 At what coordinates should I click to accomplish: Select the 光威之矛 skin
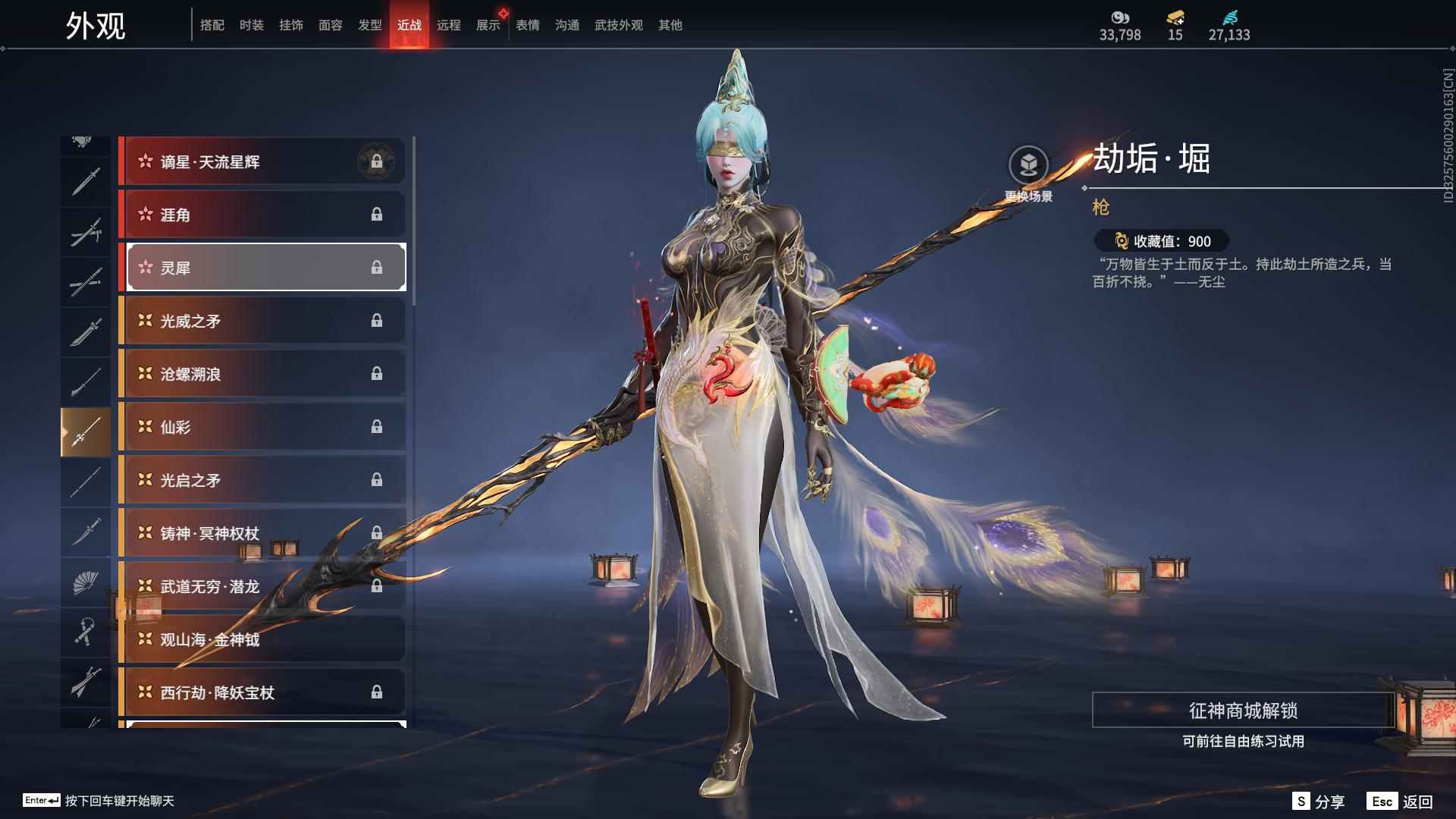point(262,321)
